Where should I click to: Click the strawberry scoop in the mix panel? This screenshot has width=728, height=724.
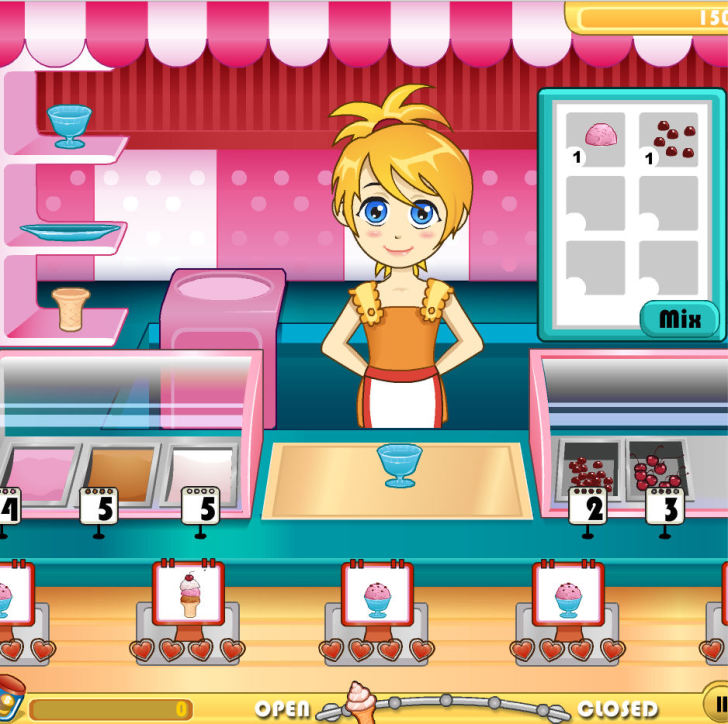coord(600,135)
